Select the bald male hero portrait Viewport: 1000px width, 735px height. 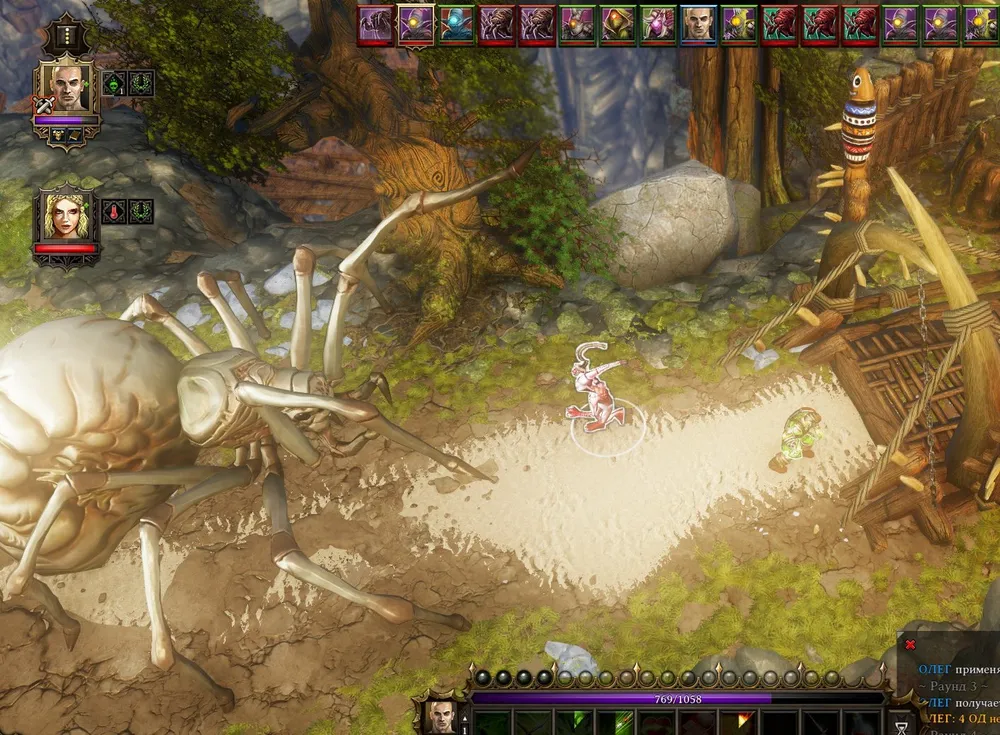point(66,90)
